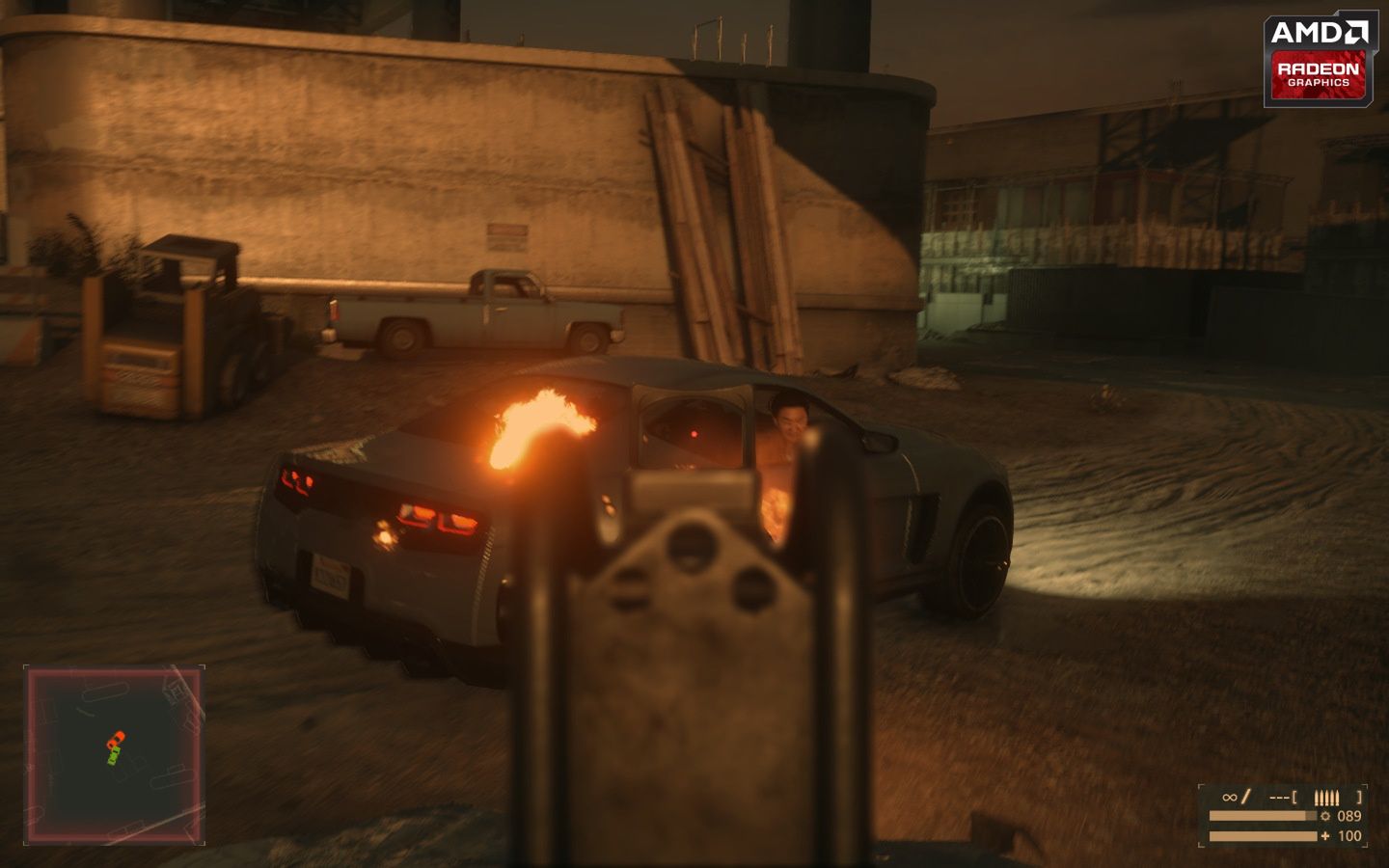Click the green player arrow on the minimap
This screenshot has height=868, width=1389.
tap(114, 755)
